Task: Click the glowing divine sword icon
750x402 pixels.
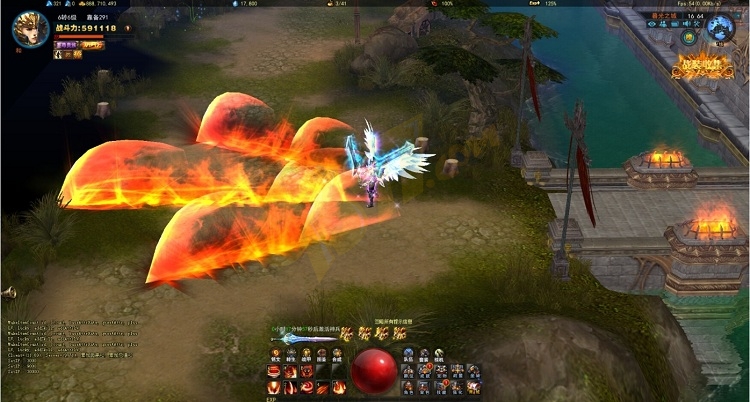Action: click(301, 339)
